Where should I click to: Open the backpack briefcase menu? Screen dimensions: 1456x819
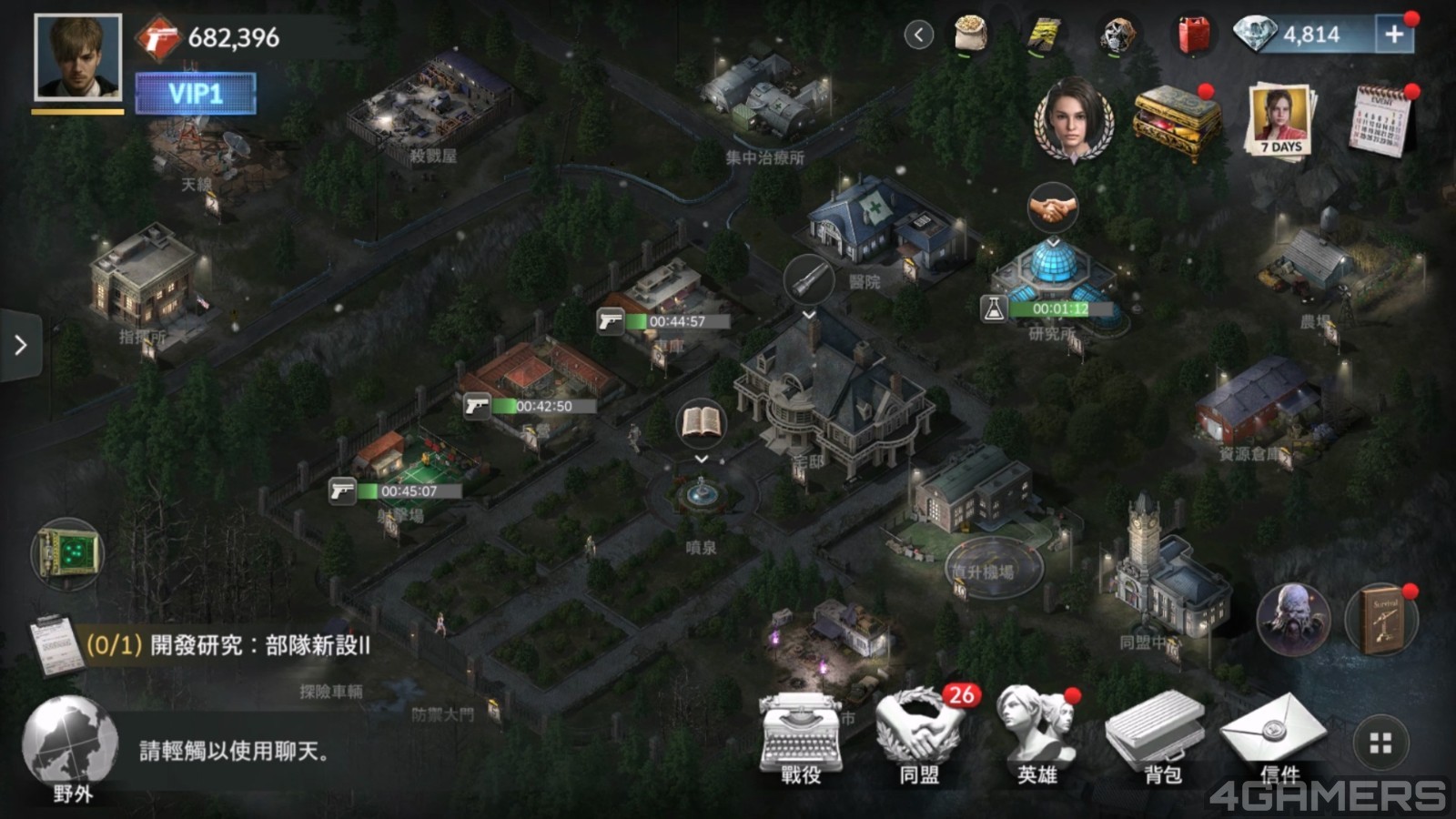(1156, 737)
